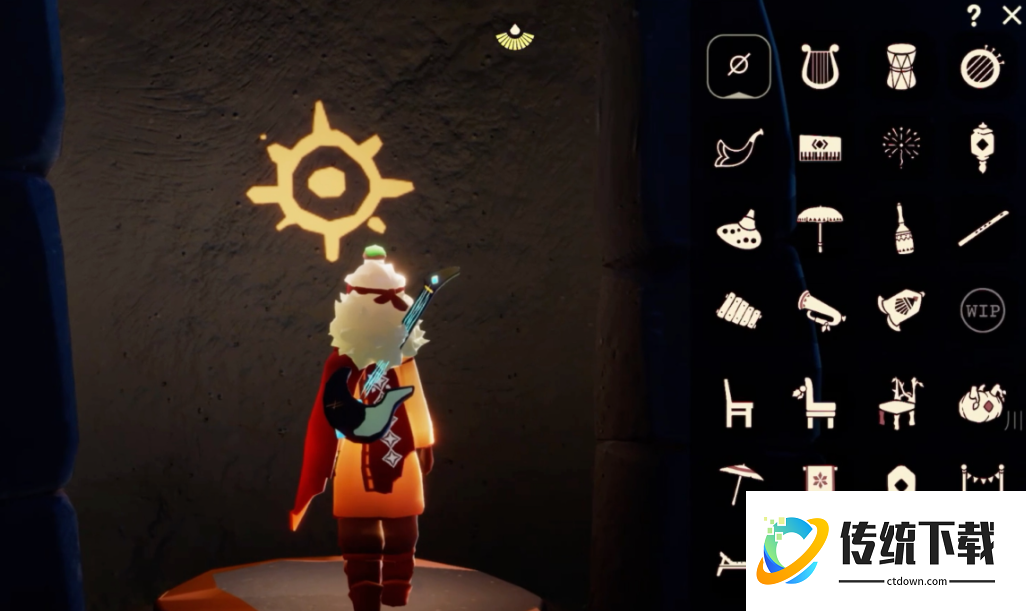Choose the trumpet with ribbon
Viewport: 1026px width, 611px height.
[x=820, y=309]
